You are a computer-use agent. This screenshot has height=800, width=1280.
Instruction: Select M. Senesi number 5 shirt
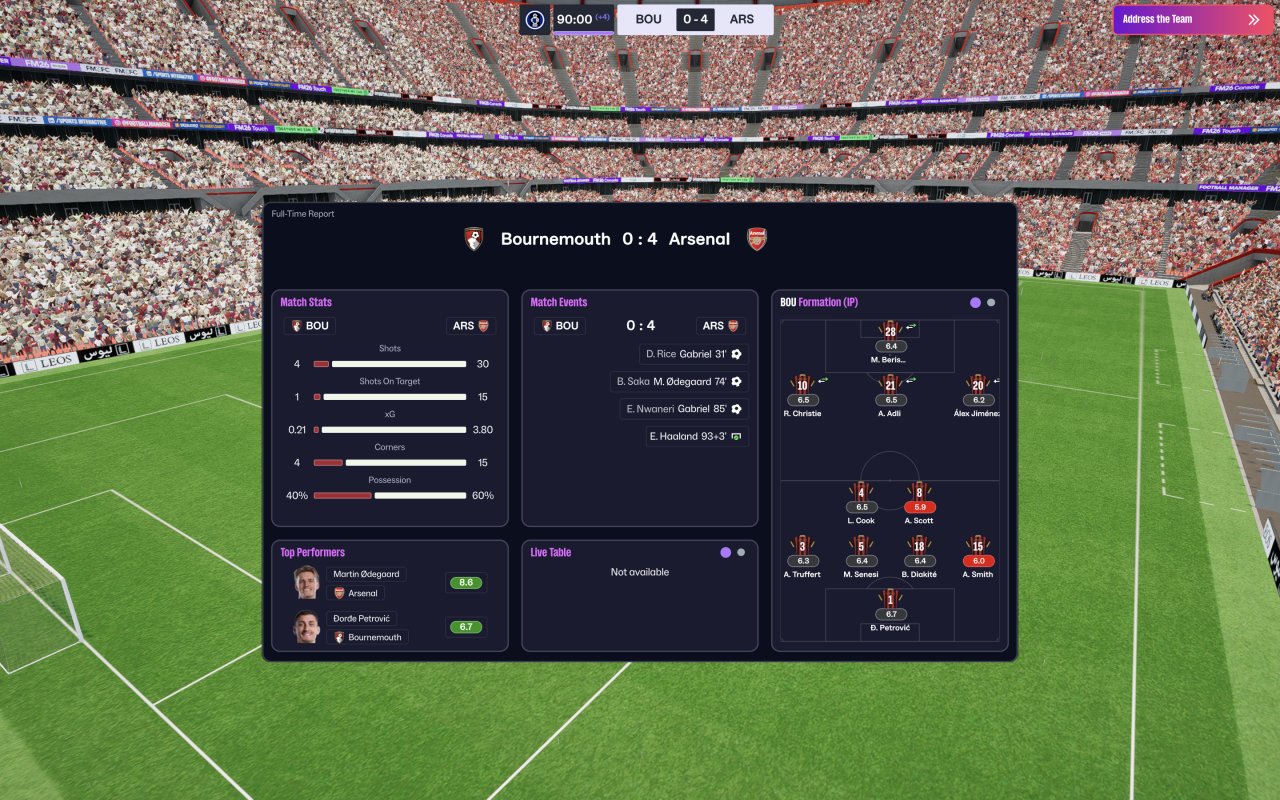tap(860, 546)
